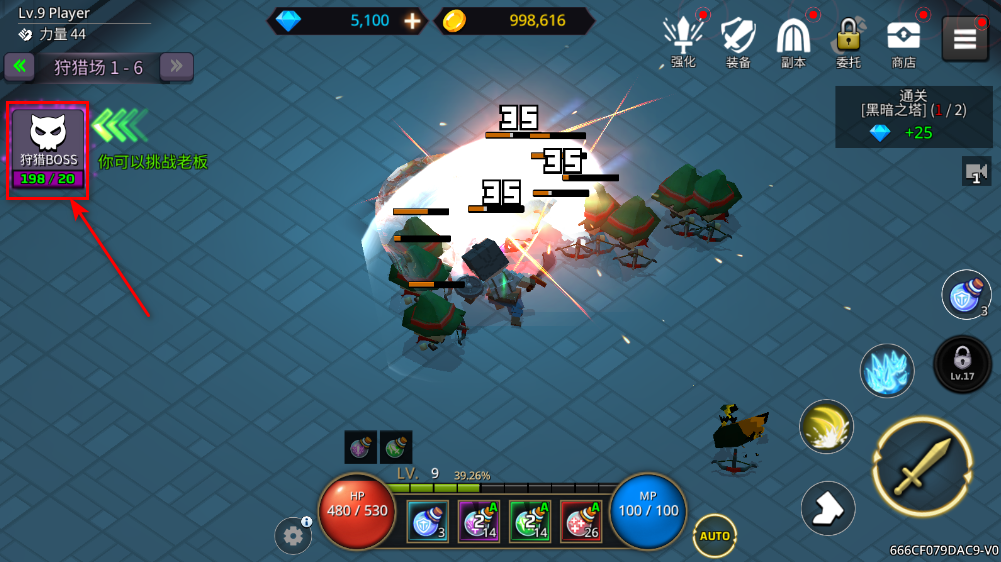Image resolution: width=1001 pixels, height=562 pixels.
Task: Open the 商店 shop
Action: click(x=903, y=40)
